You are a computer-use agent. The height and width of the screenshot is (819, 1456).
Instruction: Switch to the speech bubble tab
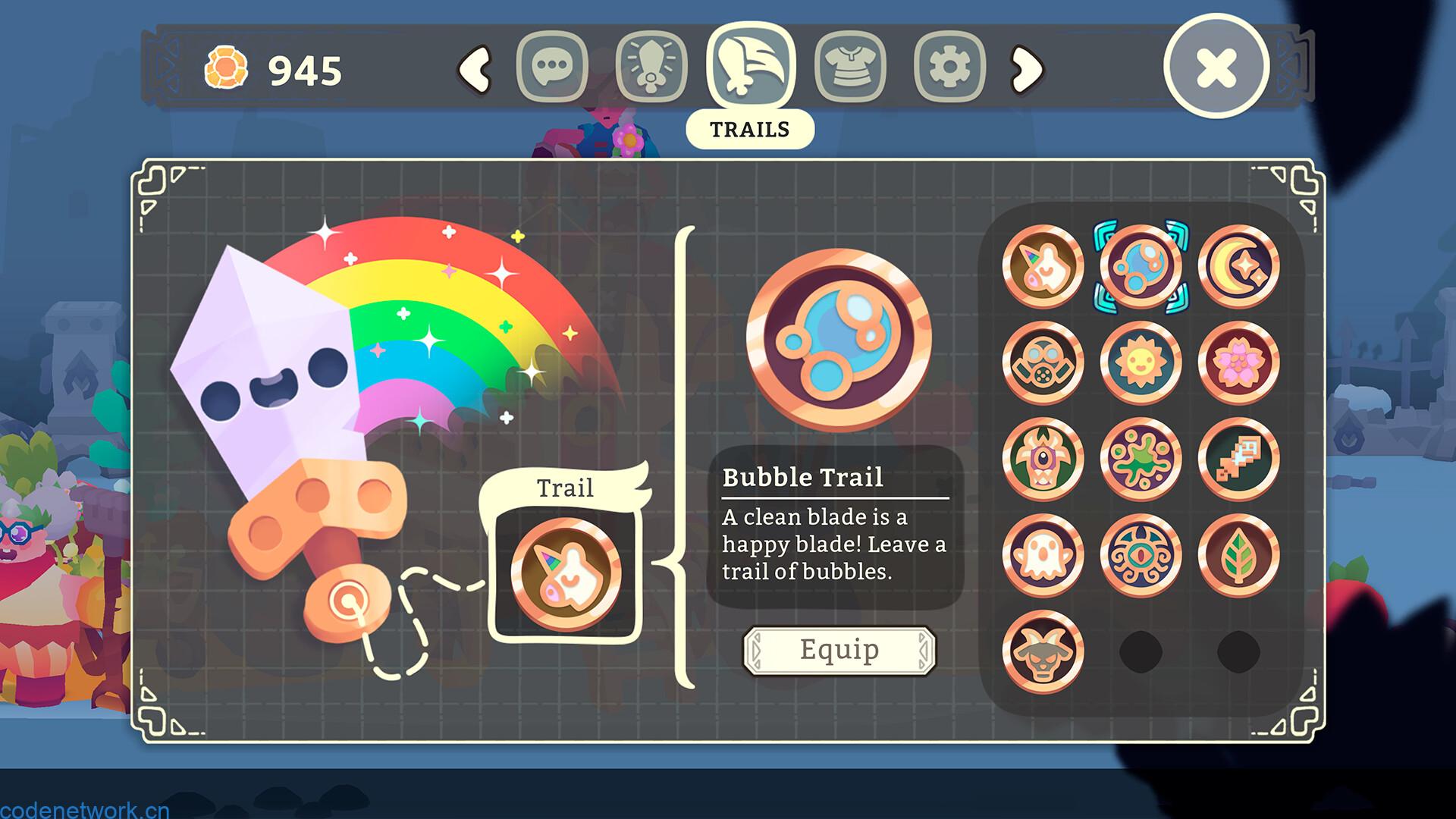[x=552, y=67]
